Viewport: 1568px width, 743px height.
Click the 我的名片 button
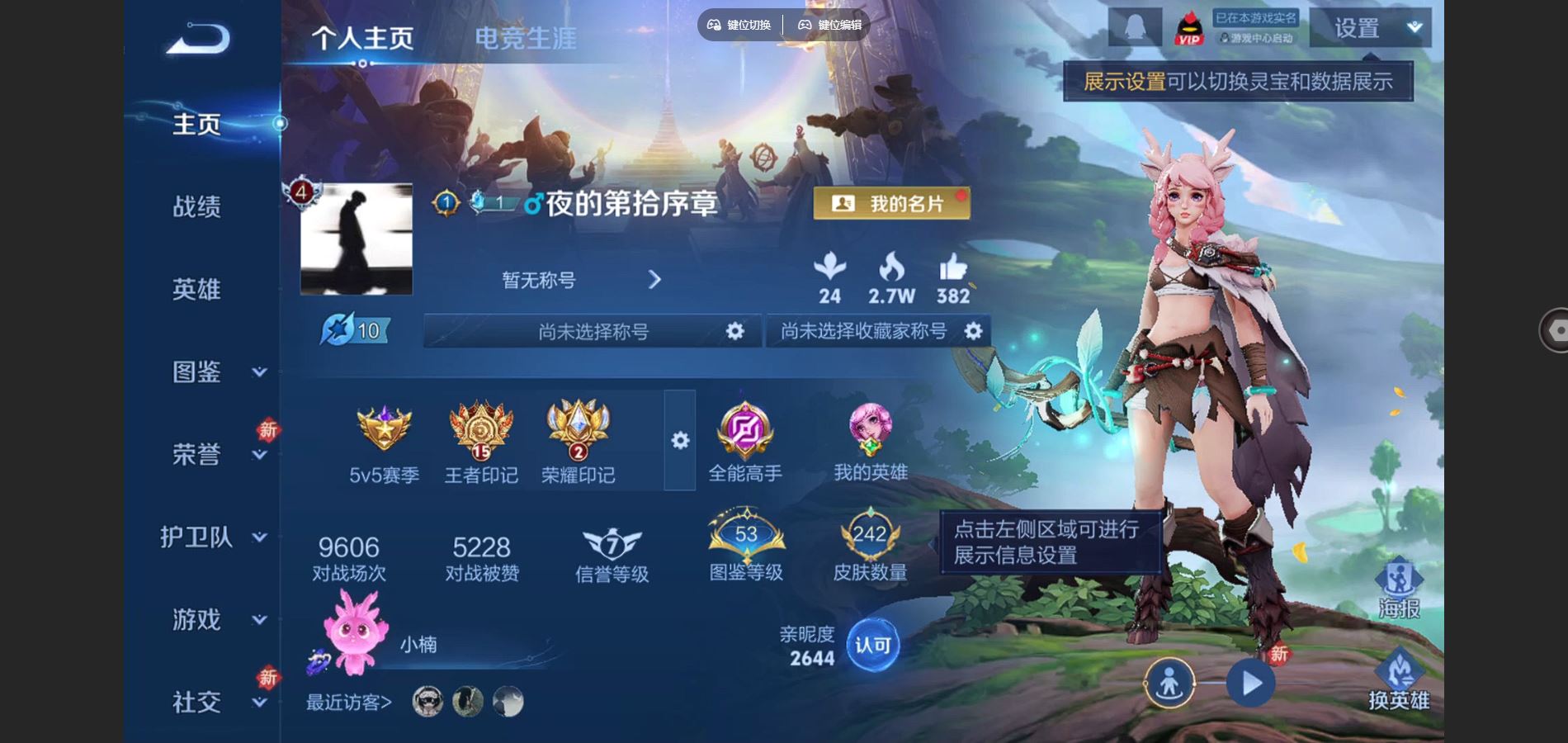point(891,203)
